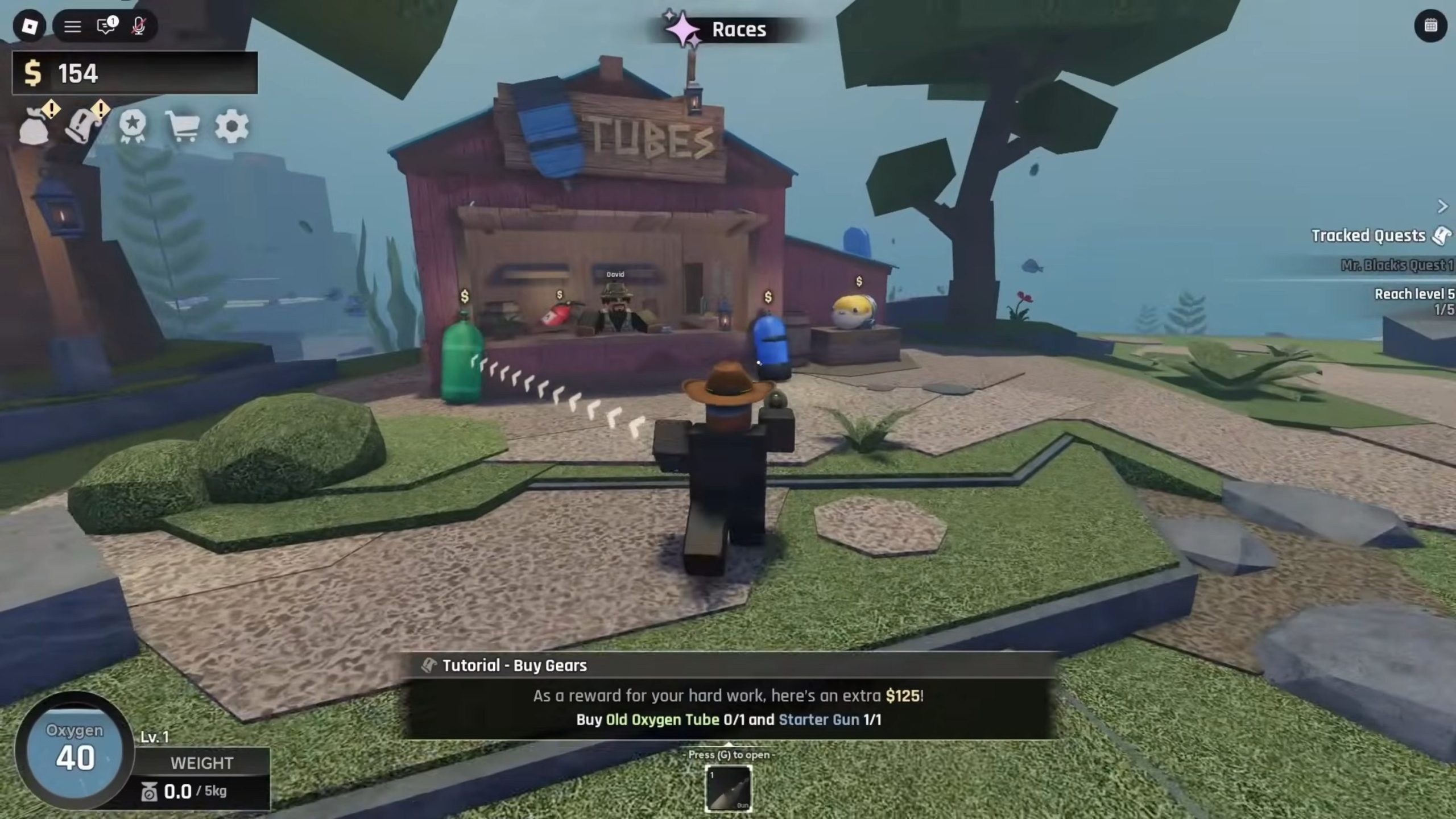Open the shopping cart store
1456x819 pixels.
click(182, 126)
